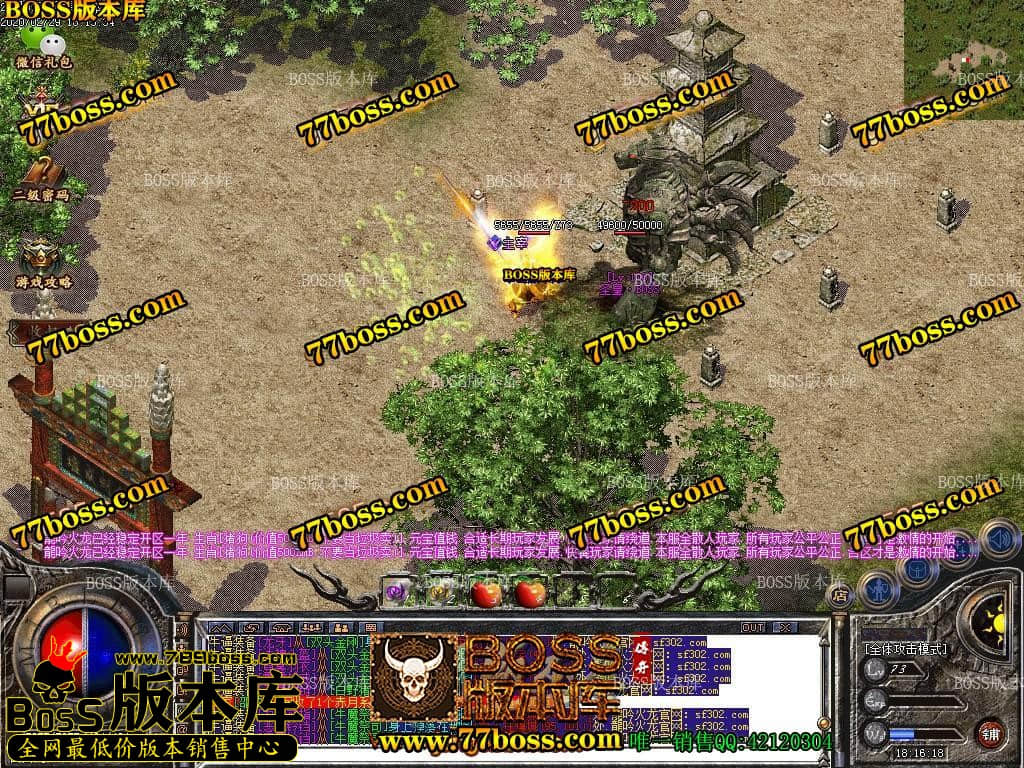This screenshot has width=1024, height=768.
Task: Close the chat panel with X
Action: 785,627
